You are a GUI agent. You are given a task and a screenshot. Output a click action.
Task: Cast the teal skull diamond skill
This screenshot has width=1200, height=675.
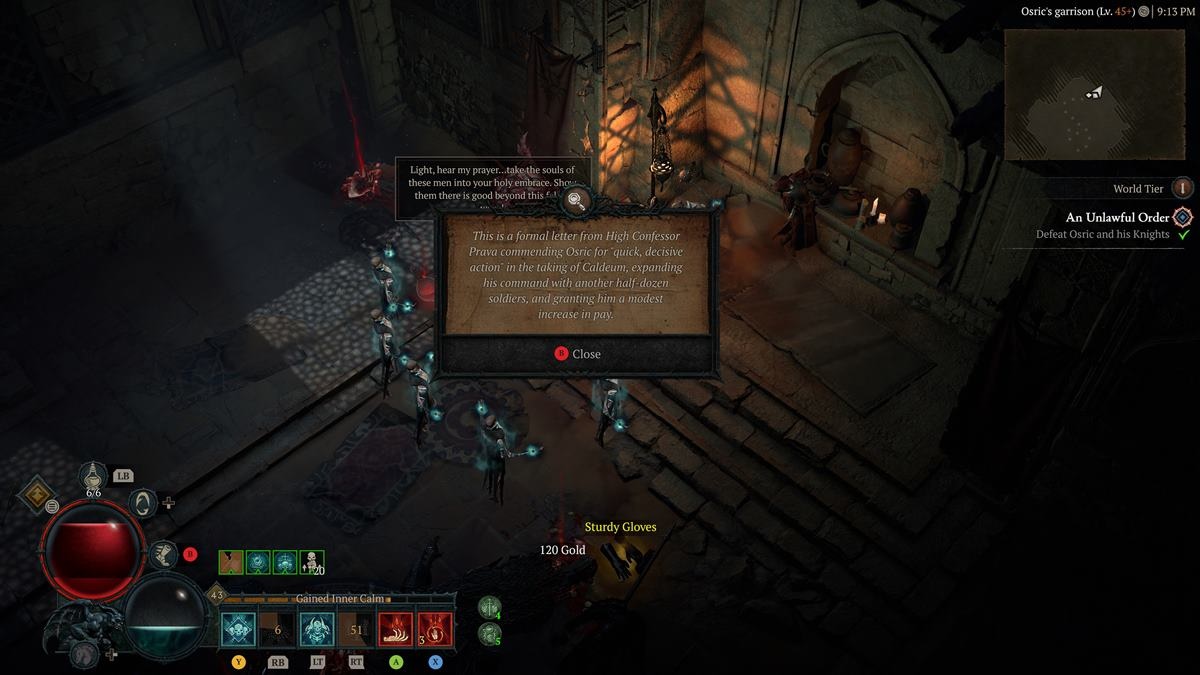click(239, 630)
